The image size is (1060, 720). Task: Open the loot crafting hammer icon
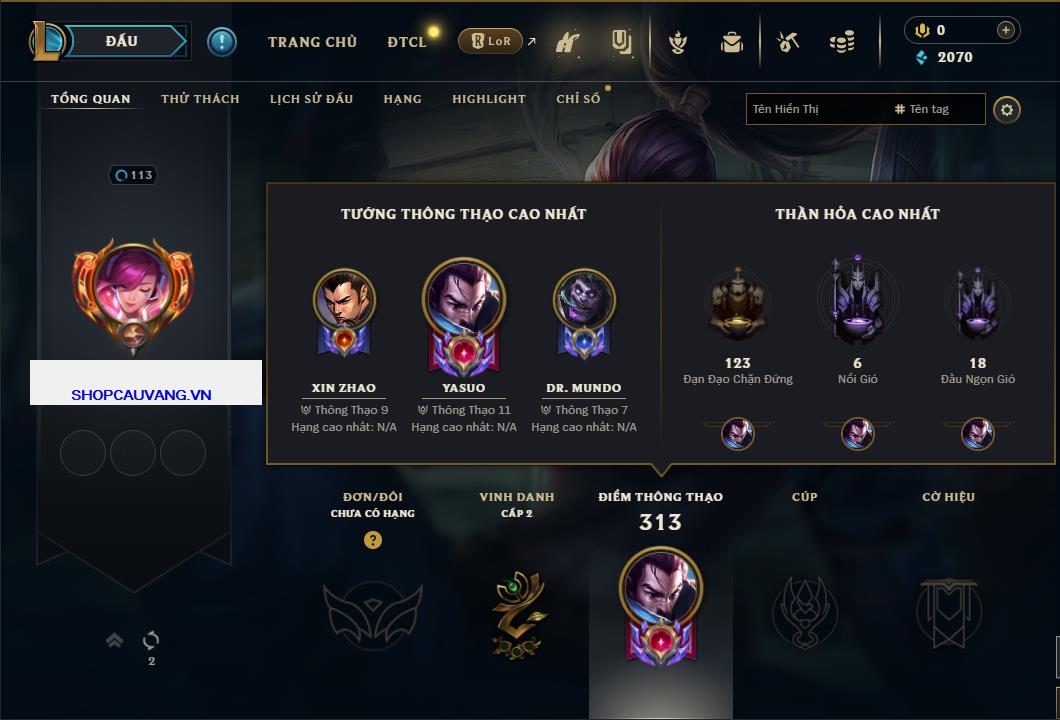tap(788, 42)
